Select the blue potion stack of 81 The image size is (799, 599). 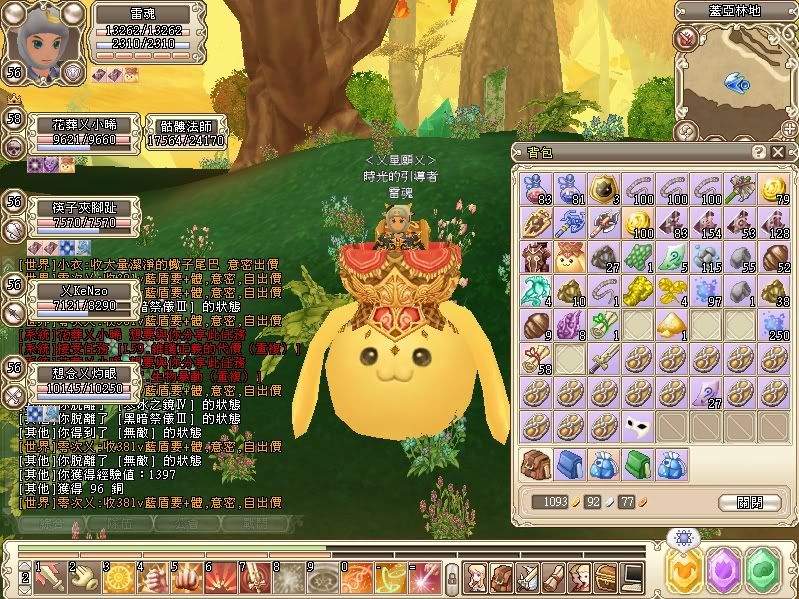point(570,189)
